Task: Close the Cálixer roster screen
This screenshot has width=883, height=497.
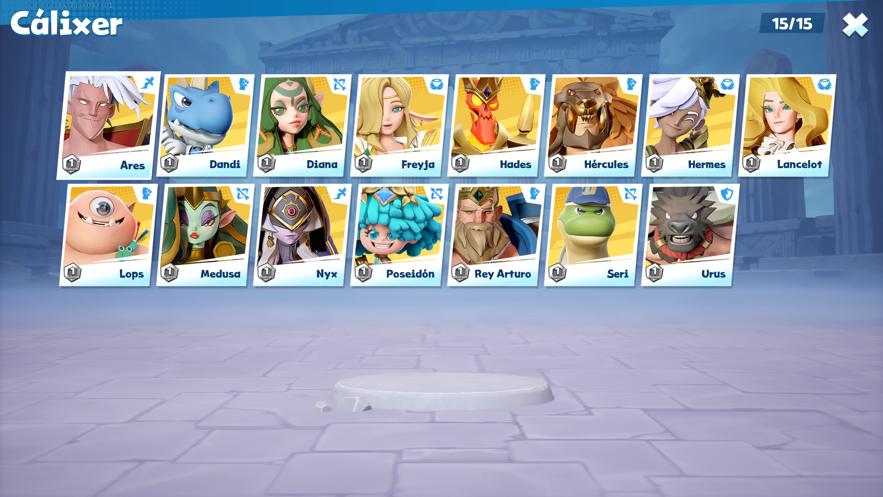Action: pos(854,24)
